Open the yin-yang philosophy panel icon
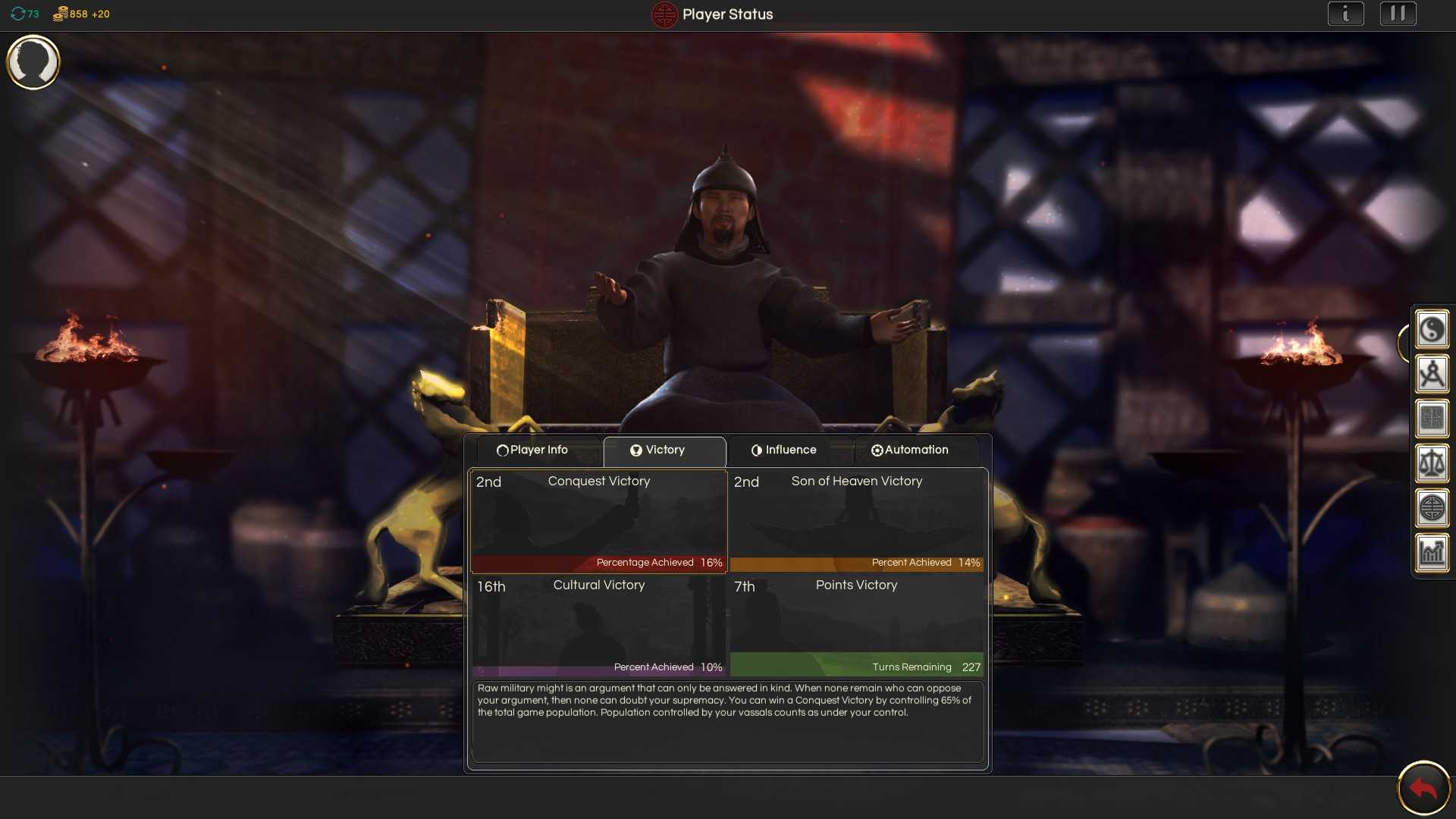 1432,328
